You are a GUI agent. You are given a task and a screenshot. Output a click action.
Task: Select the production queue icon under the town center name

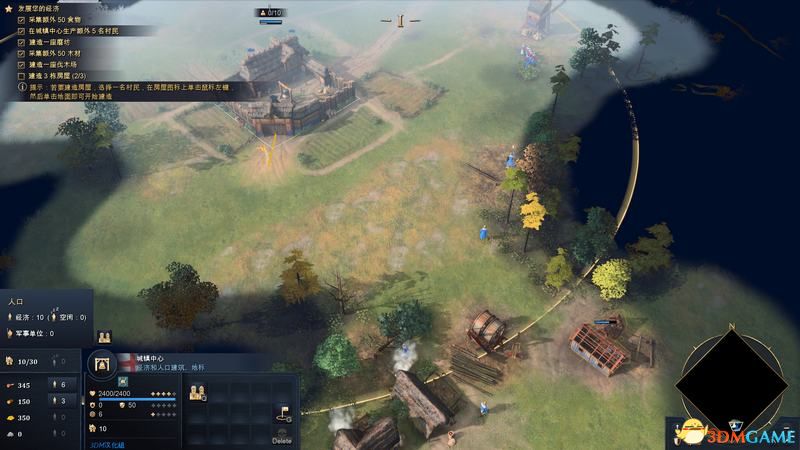pos(123,382)
